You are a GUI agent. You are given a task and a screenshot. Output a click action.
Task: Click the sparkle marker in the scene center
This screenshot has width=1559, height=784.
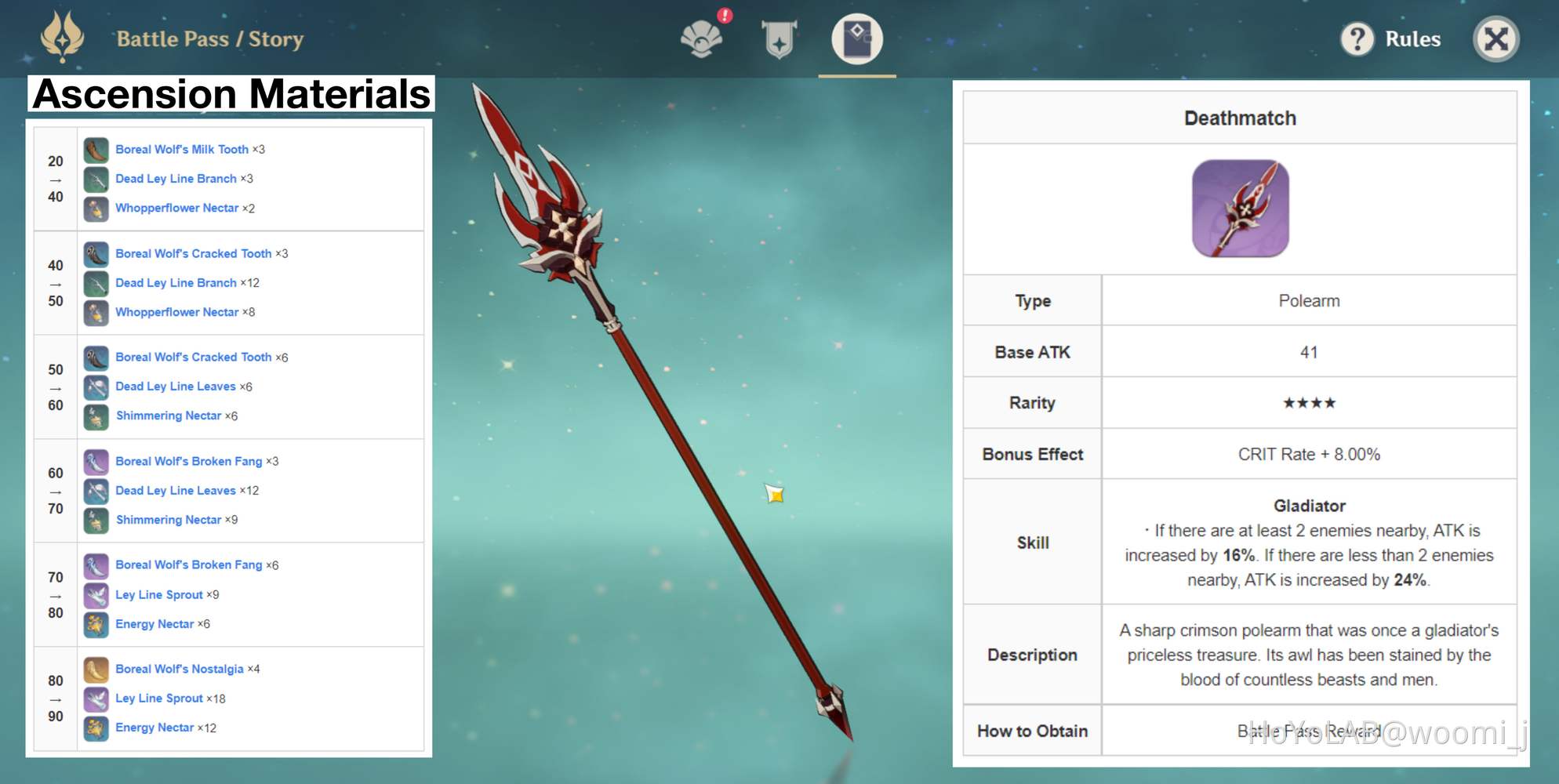pyautogui.click(x=774, y=494)
